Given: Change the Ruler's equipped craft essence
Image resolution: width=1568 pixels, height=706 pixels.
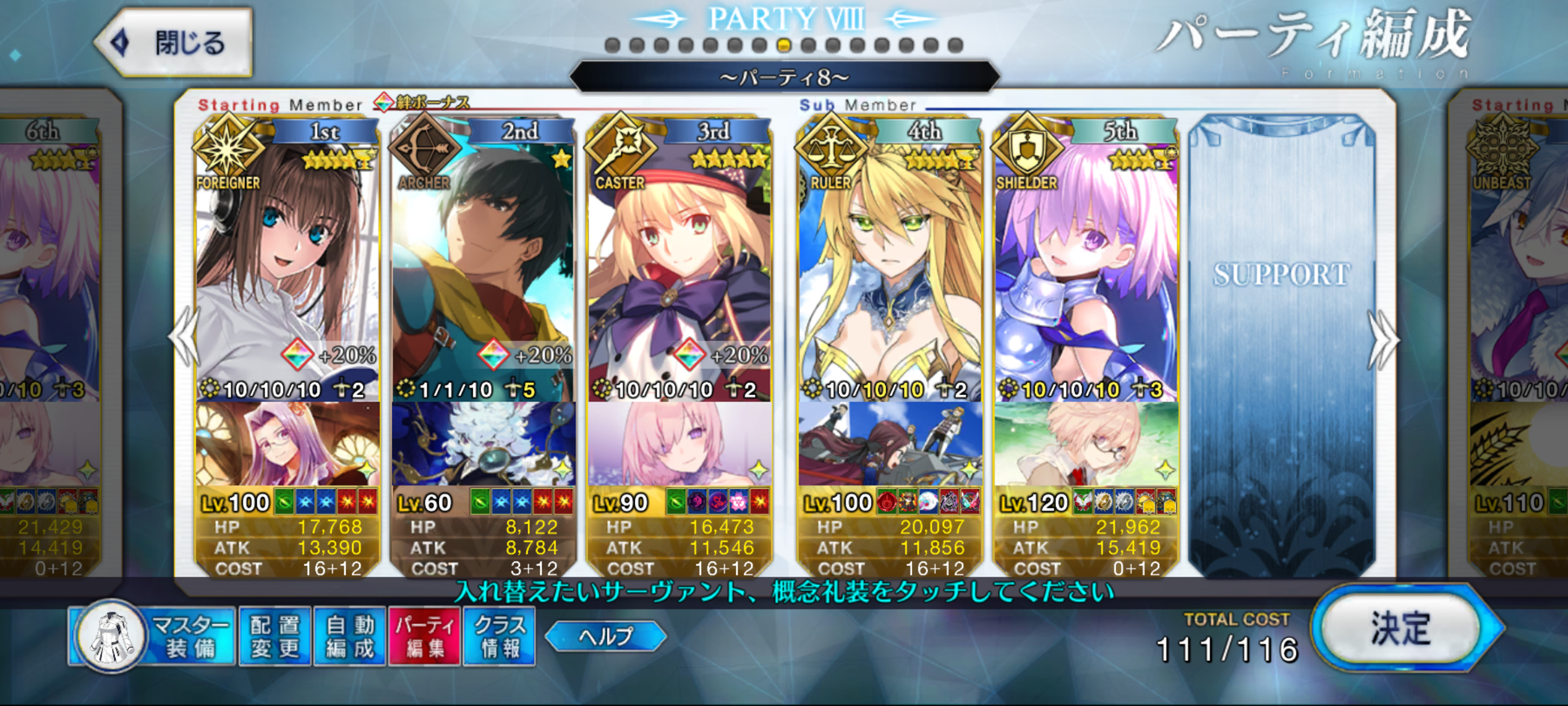Looking at the screenshot, I should (x=889, y=445).
